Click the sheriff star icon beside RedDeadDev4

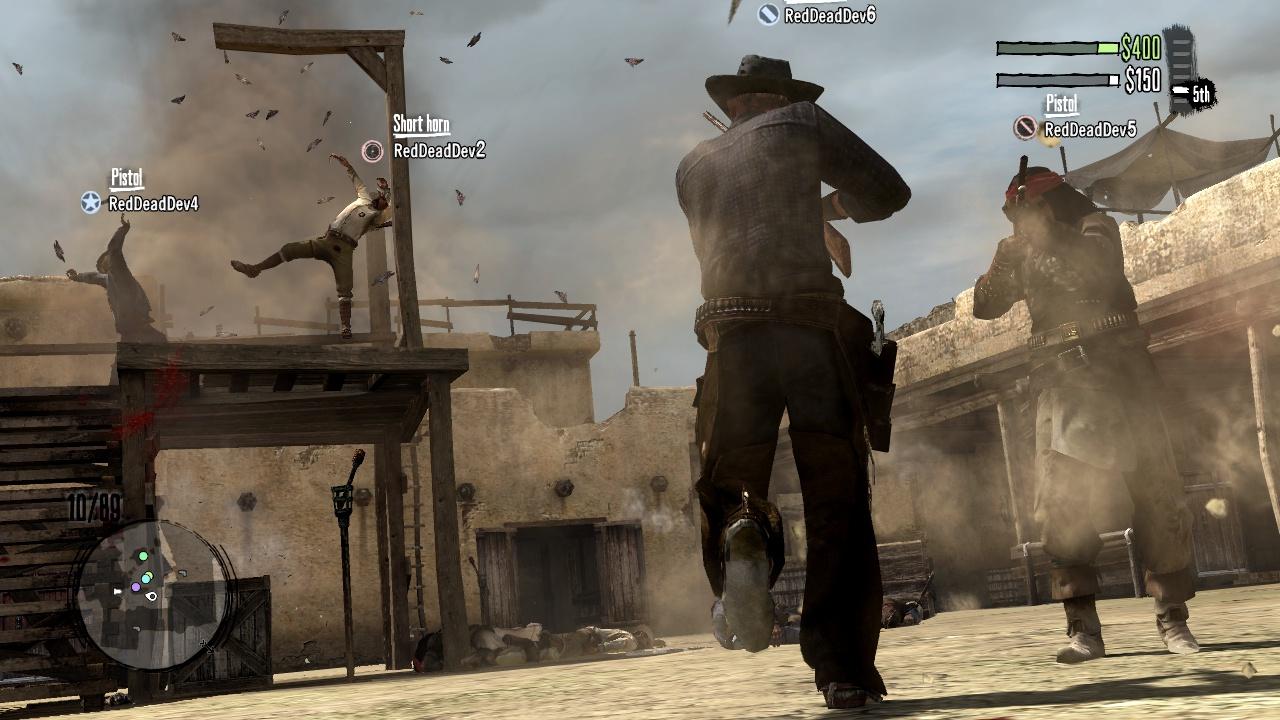click(x=91, y=203)
